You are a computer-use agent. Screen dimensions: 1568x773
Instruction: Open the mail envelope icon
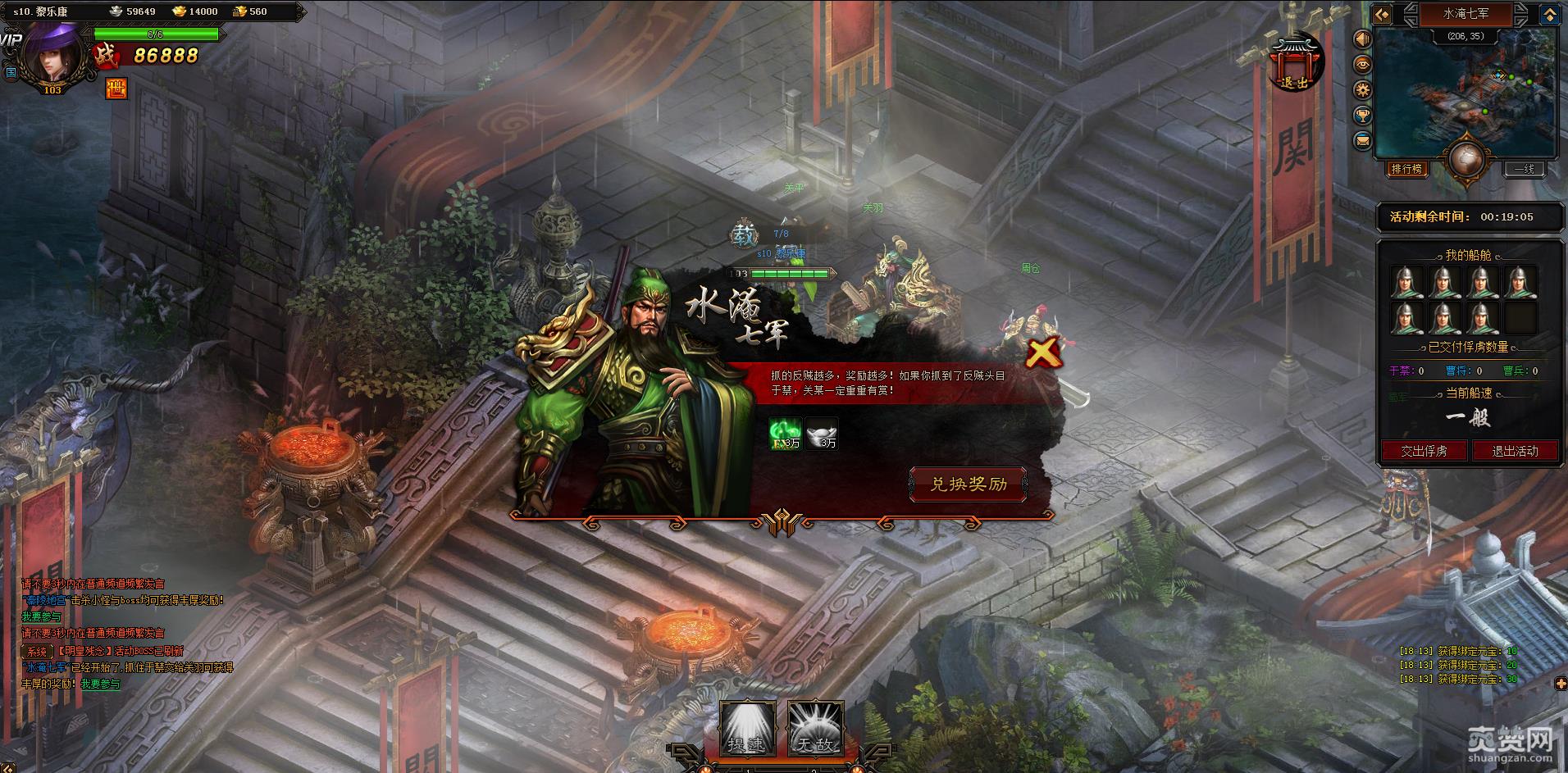point(1363,140)
